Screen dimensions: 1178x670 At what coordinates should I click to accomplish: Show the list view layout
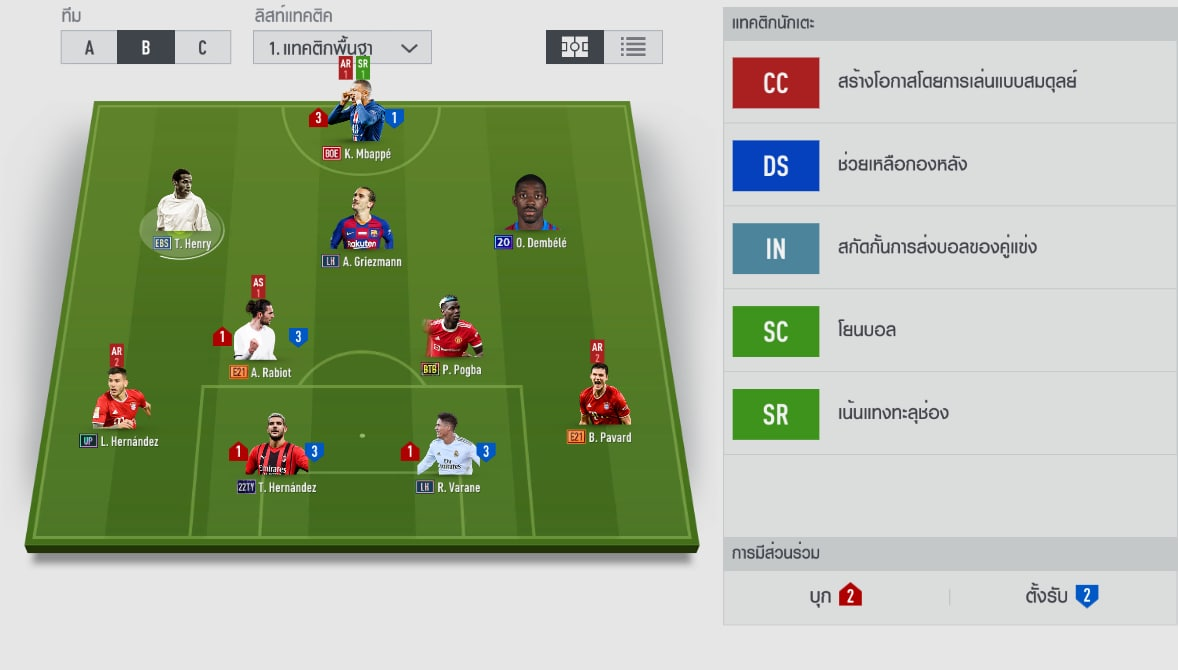click(x=633, y=47)
